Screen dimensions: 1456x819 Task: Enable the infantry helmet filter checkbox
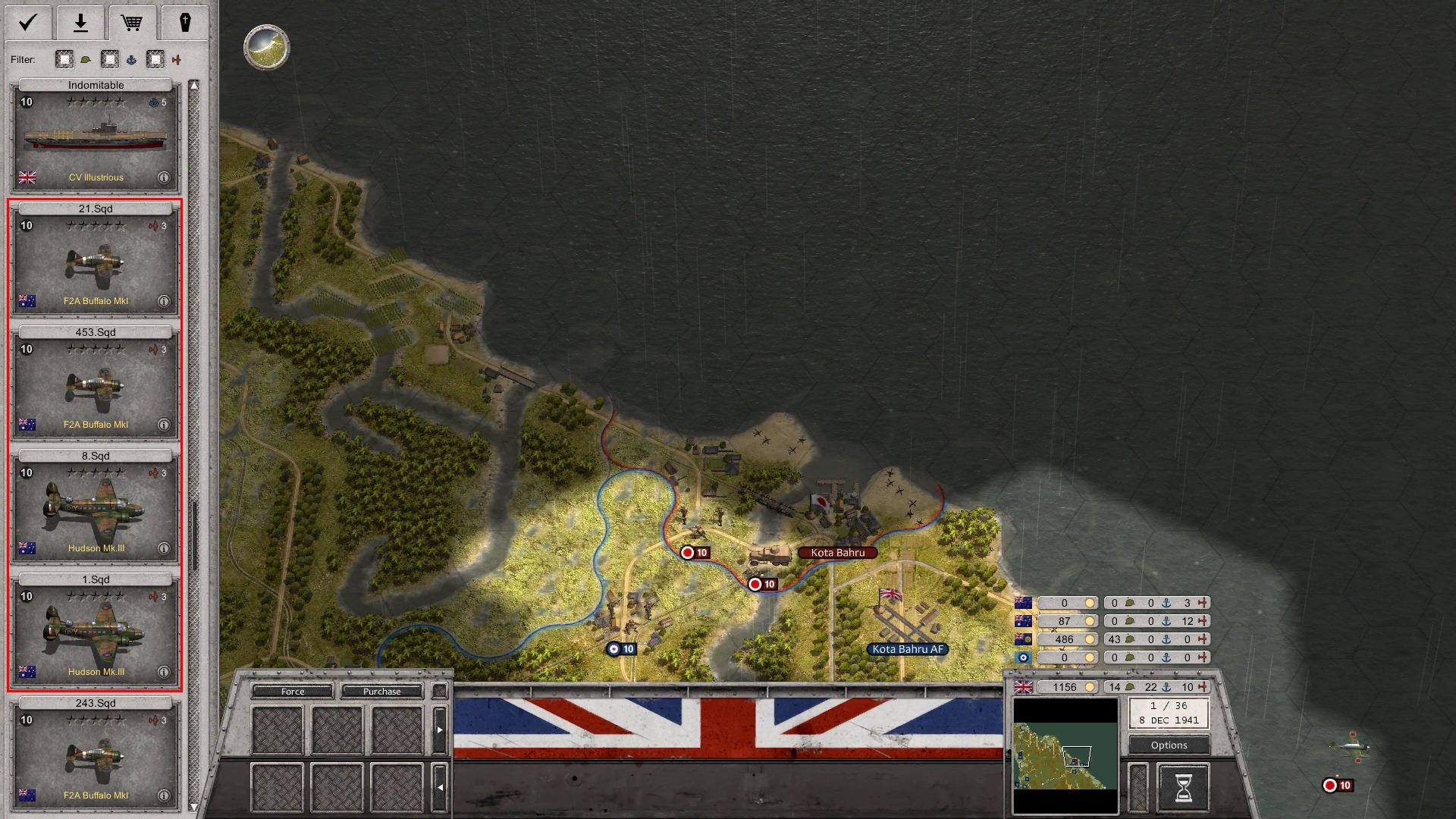coord(64,59)
